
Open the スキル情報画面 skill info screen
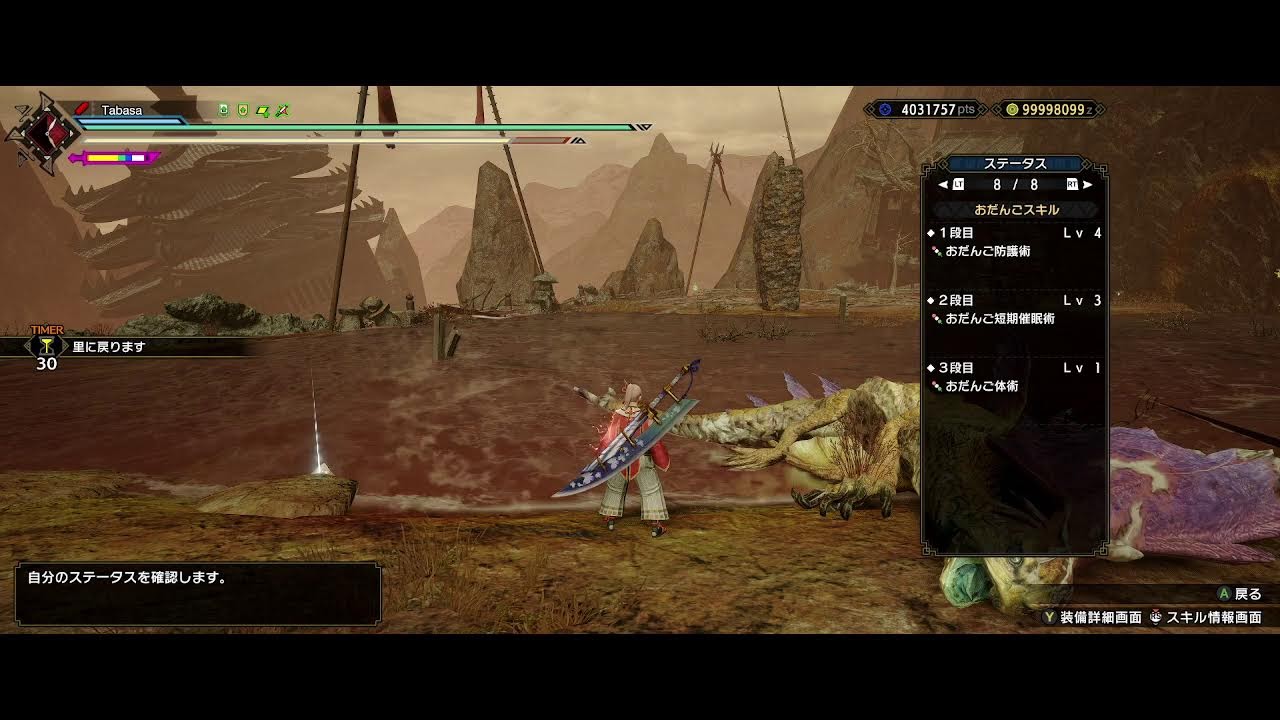click(x=1205, y=618)
